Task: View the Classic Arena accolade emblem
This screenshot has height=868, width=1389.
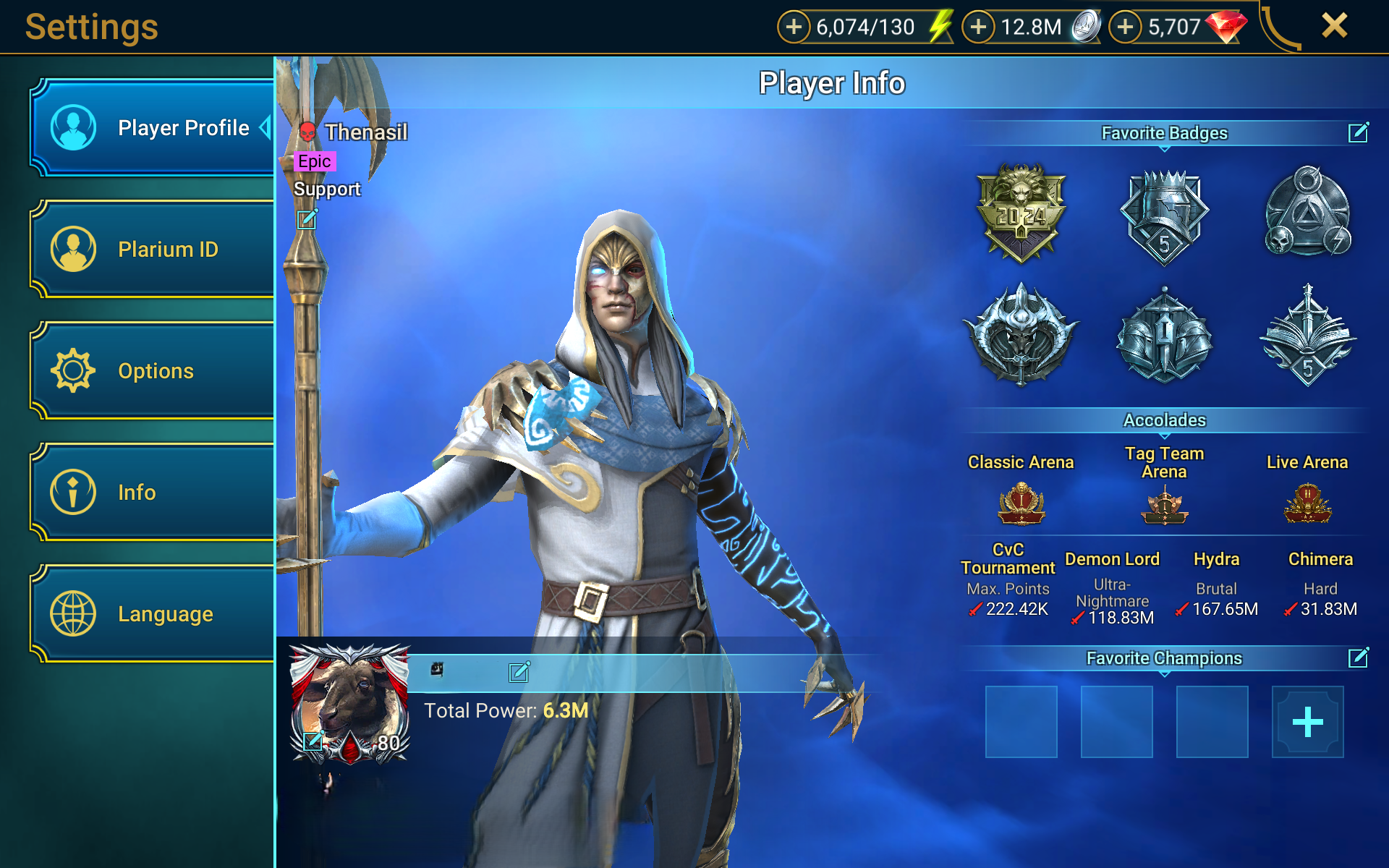Action: (1021, 503)
